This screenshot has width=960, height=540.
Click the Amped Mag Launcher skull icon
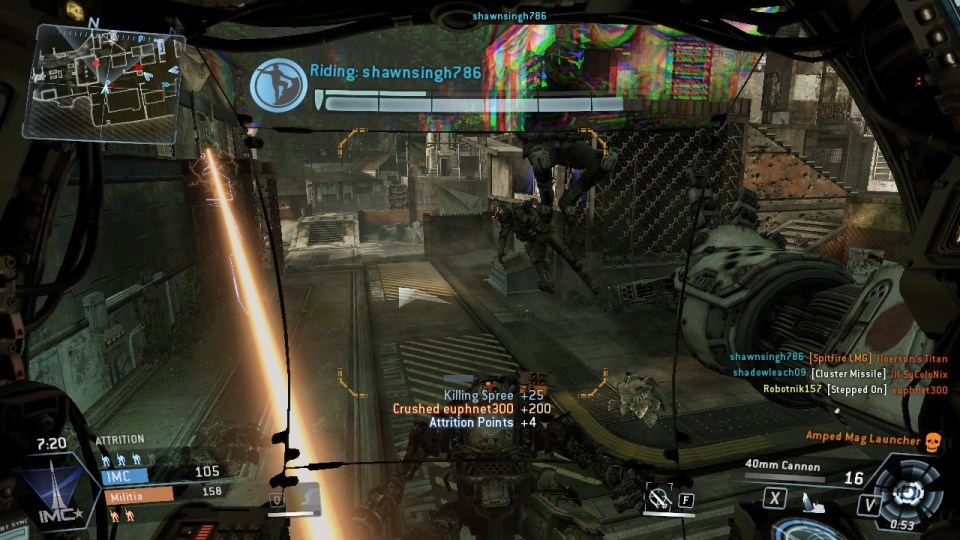tap(934, 441)
